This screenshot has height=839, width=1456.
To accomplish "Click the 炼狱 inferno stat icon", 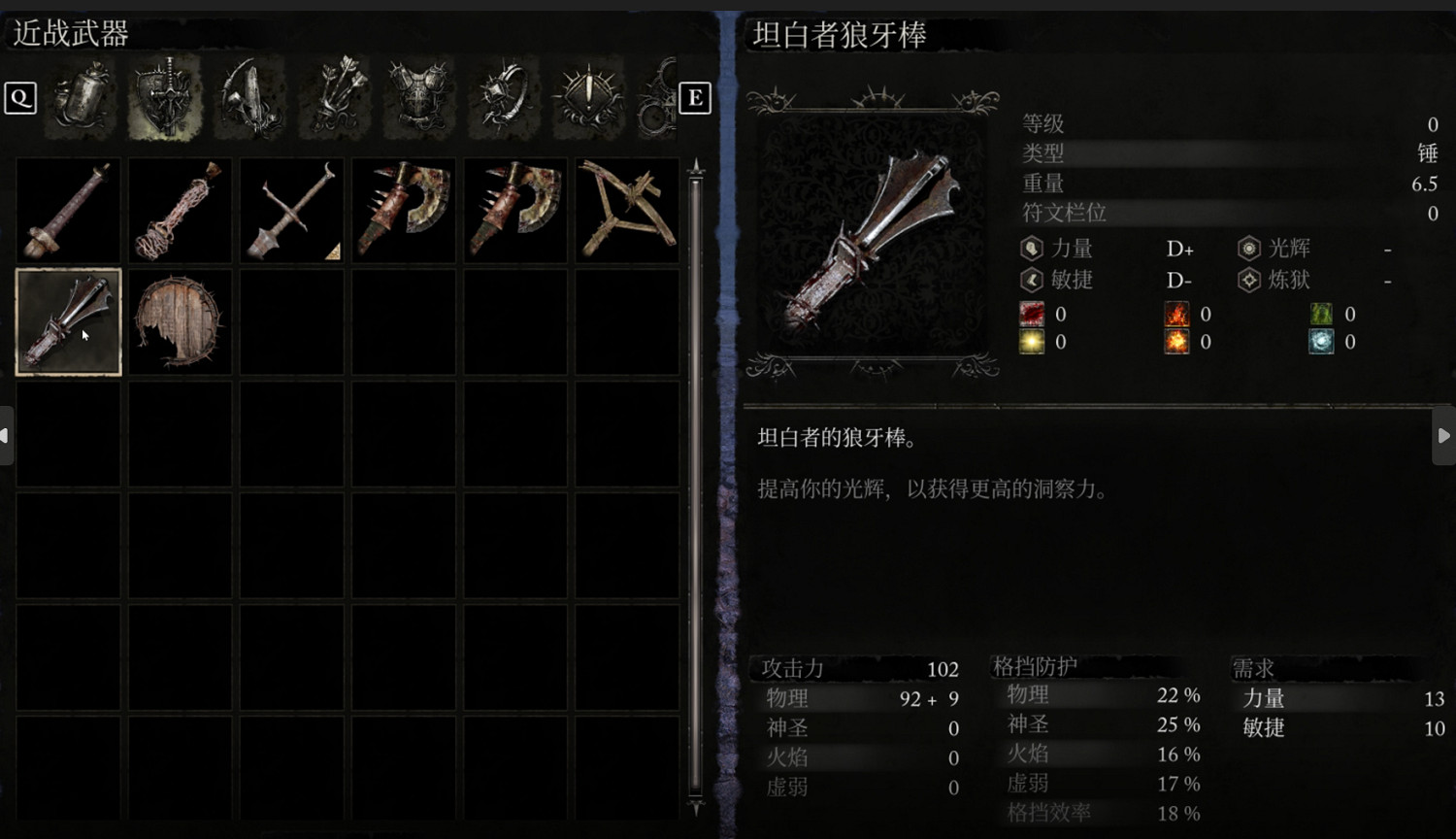I will click(x=1248, y=282).
